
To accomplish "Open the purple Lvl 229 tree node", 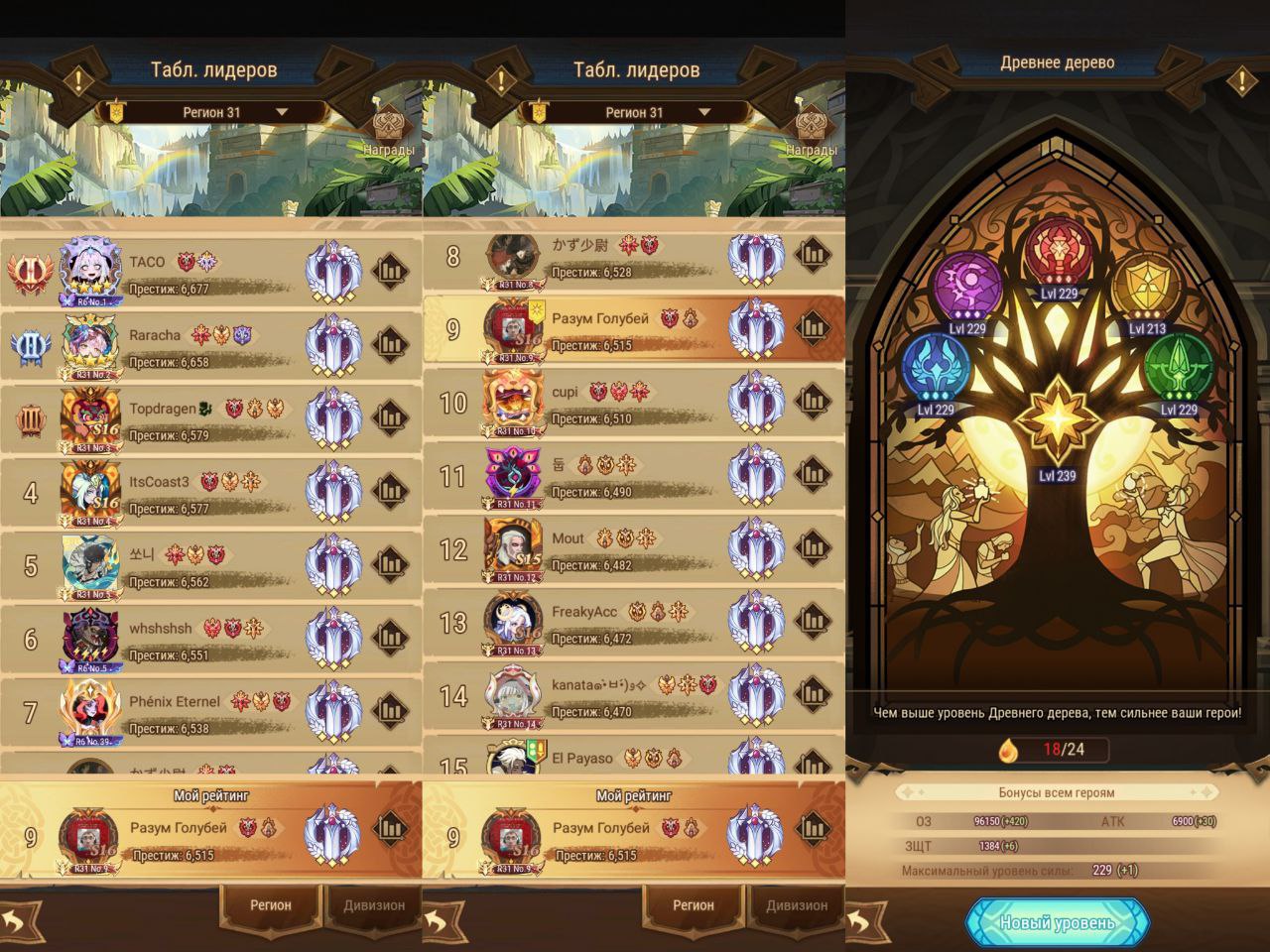I will (968, 287).
